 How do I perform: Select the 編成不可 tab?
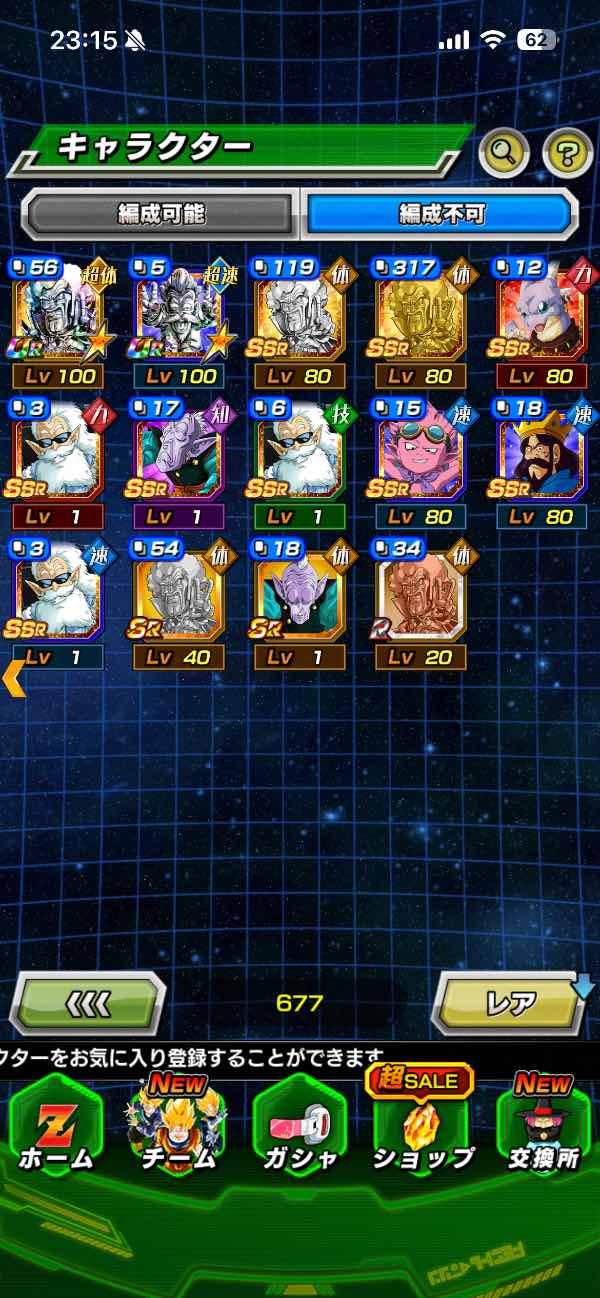[x=440, y=213]
